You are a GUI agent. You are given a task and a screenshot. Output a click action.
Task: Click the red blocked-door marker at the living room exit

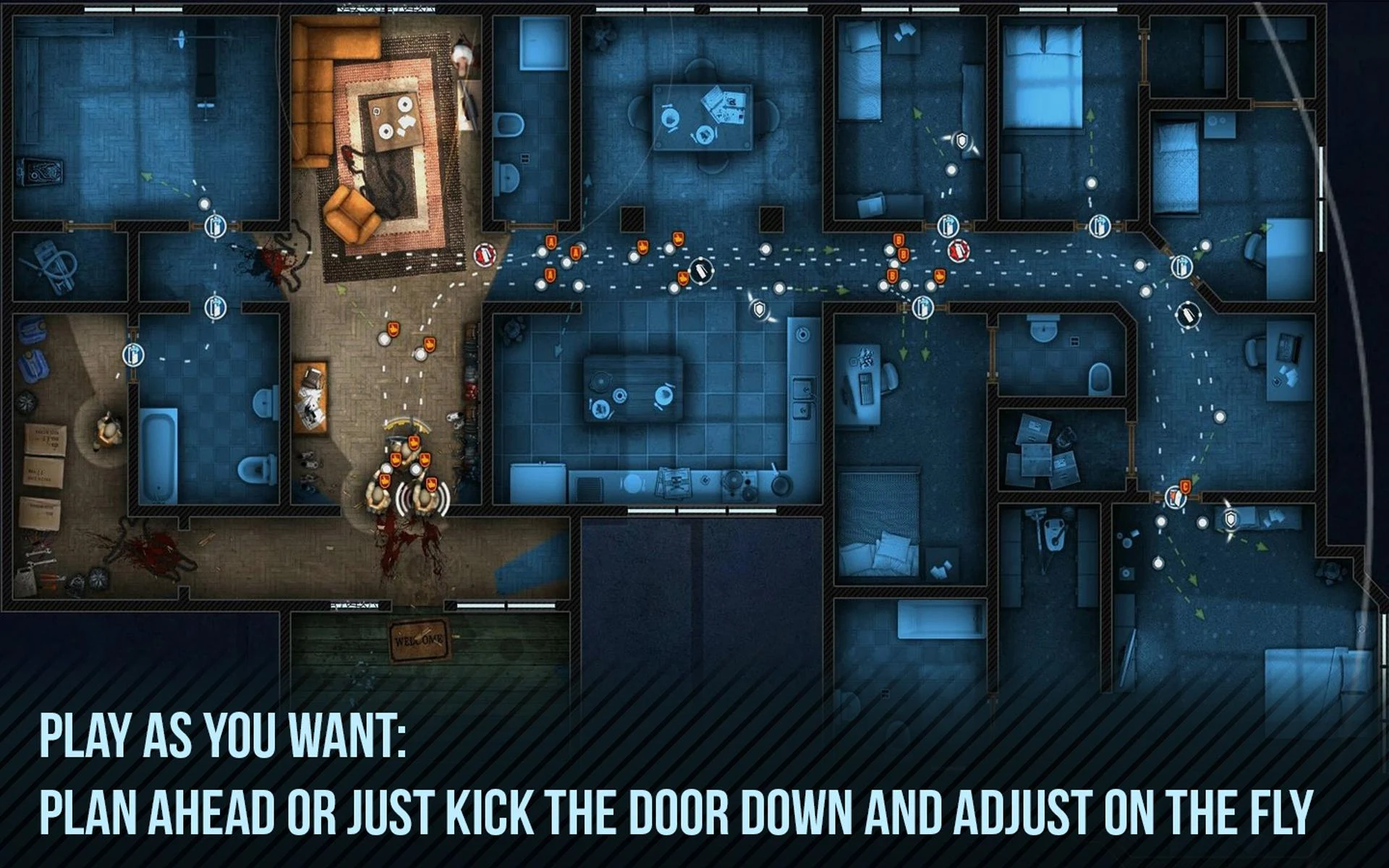(483, 254)
